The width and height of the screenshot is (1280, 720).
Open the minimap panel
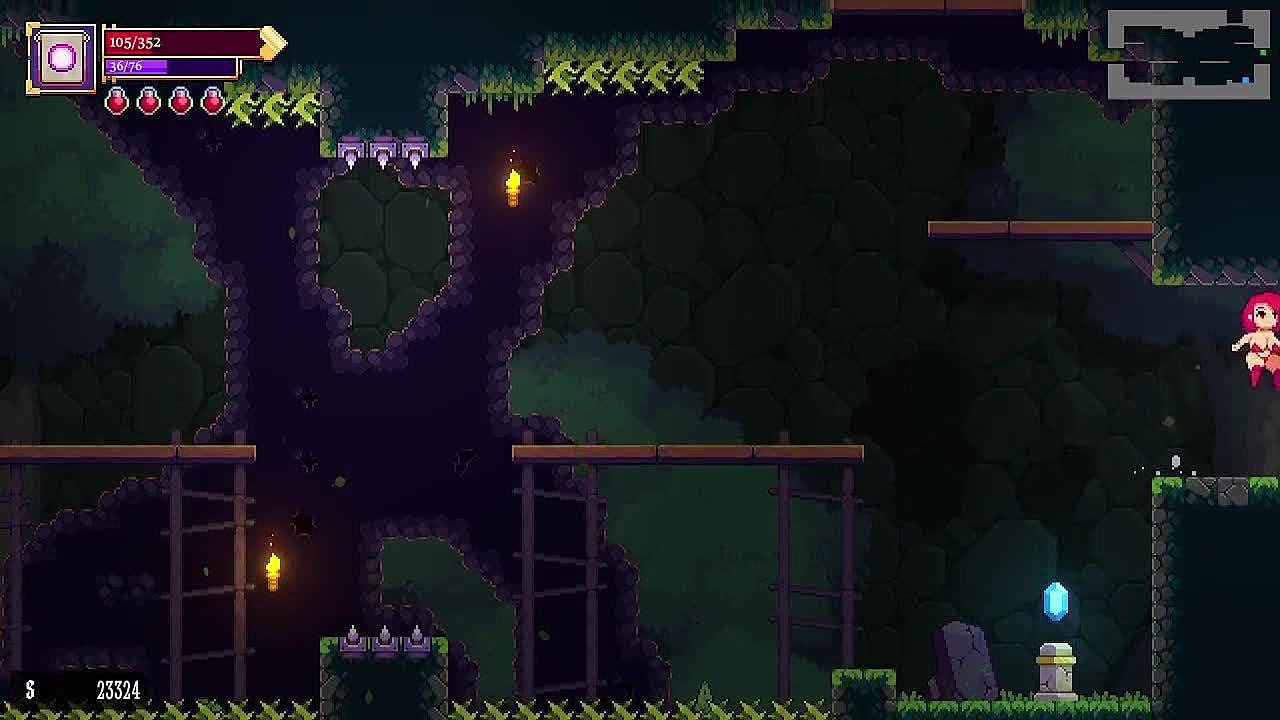(1188, 55)
